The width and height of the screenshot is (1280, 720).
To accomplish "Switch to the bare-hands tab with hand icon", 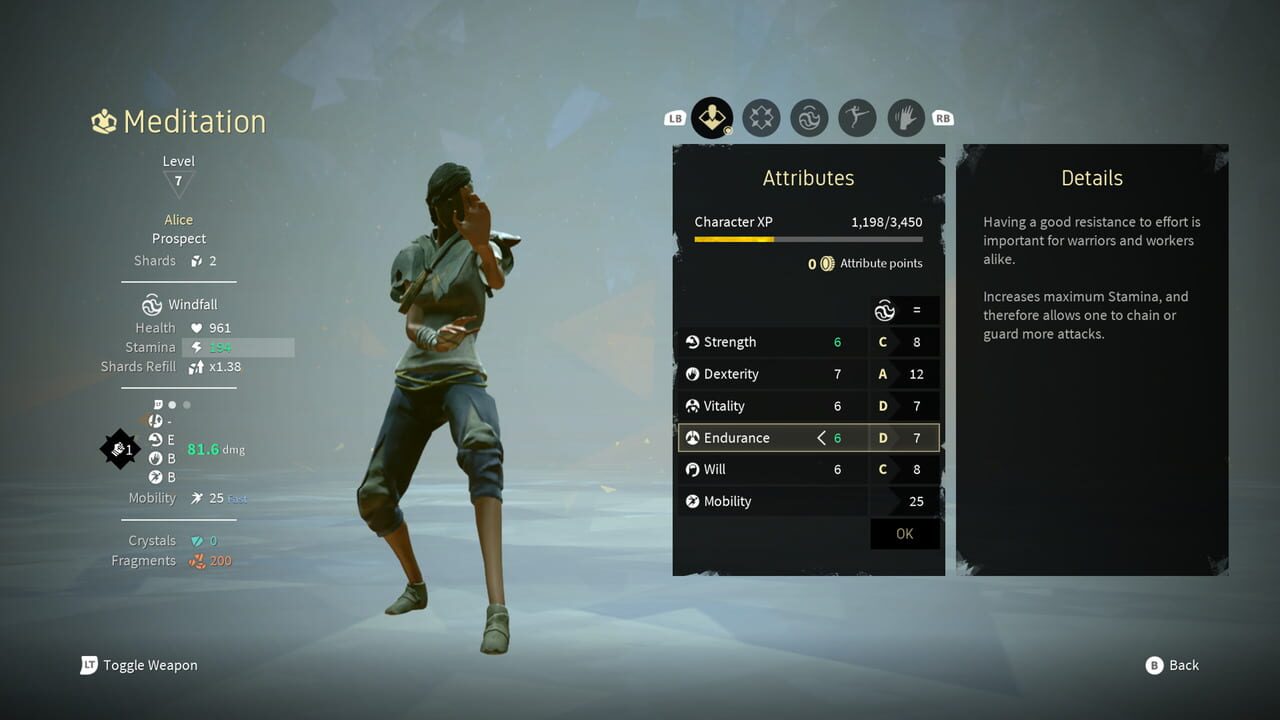I will 905,118.
